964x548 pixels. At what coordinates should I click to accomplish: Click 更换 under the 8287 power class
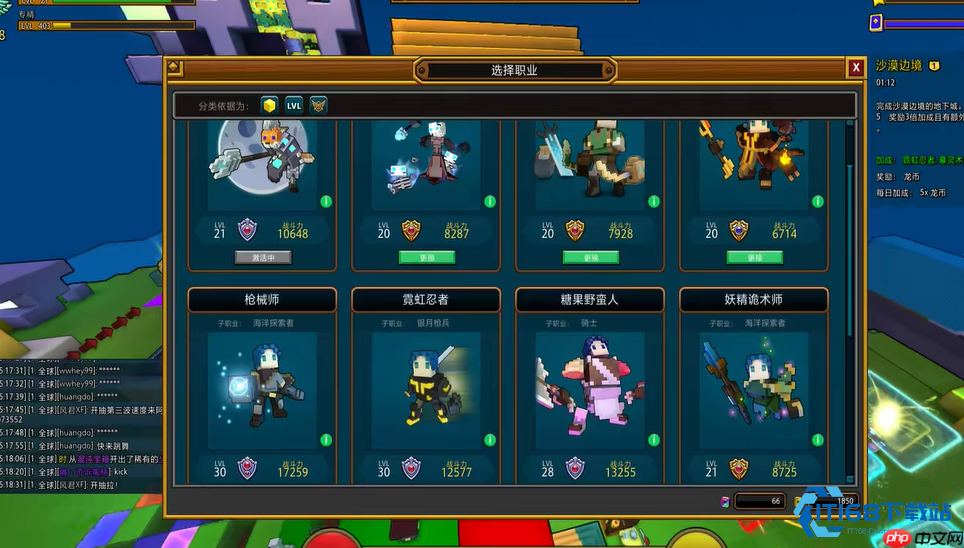tap(427, 257)
